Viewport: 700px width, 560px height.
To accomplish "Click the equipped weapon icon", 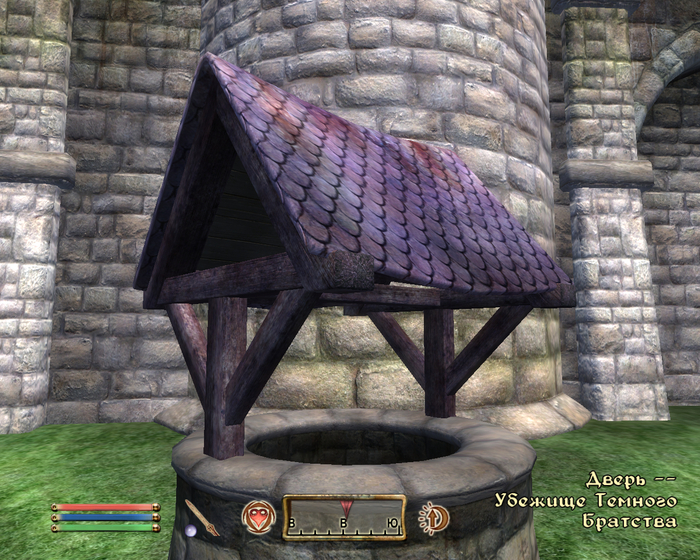I will click(201, 517).
